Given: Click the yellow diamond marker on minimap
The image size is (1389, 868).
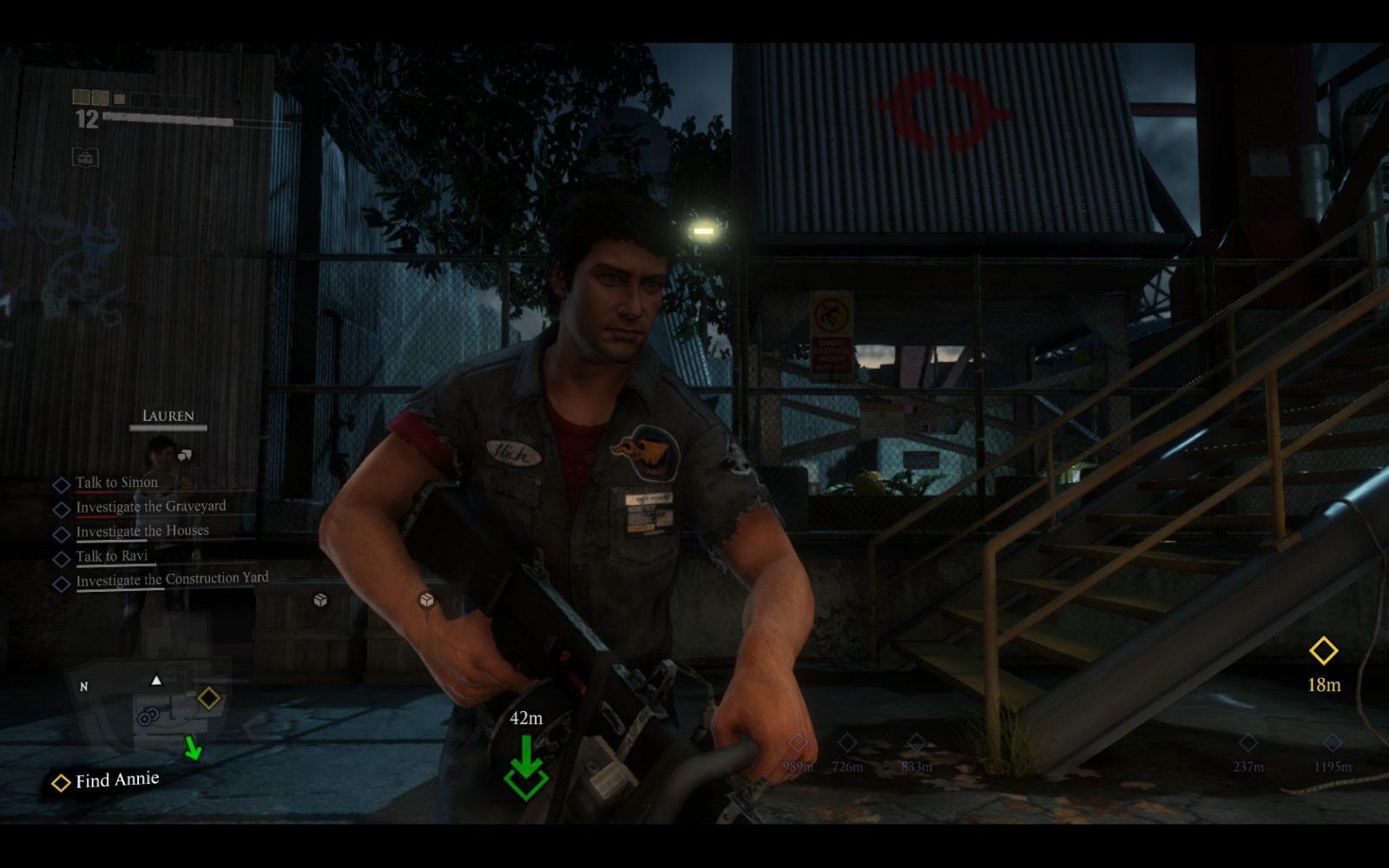Looking at the screenshot, I should 208,698.
